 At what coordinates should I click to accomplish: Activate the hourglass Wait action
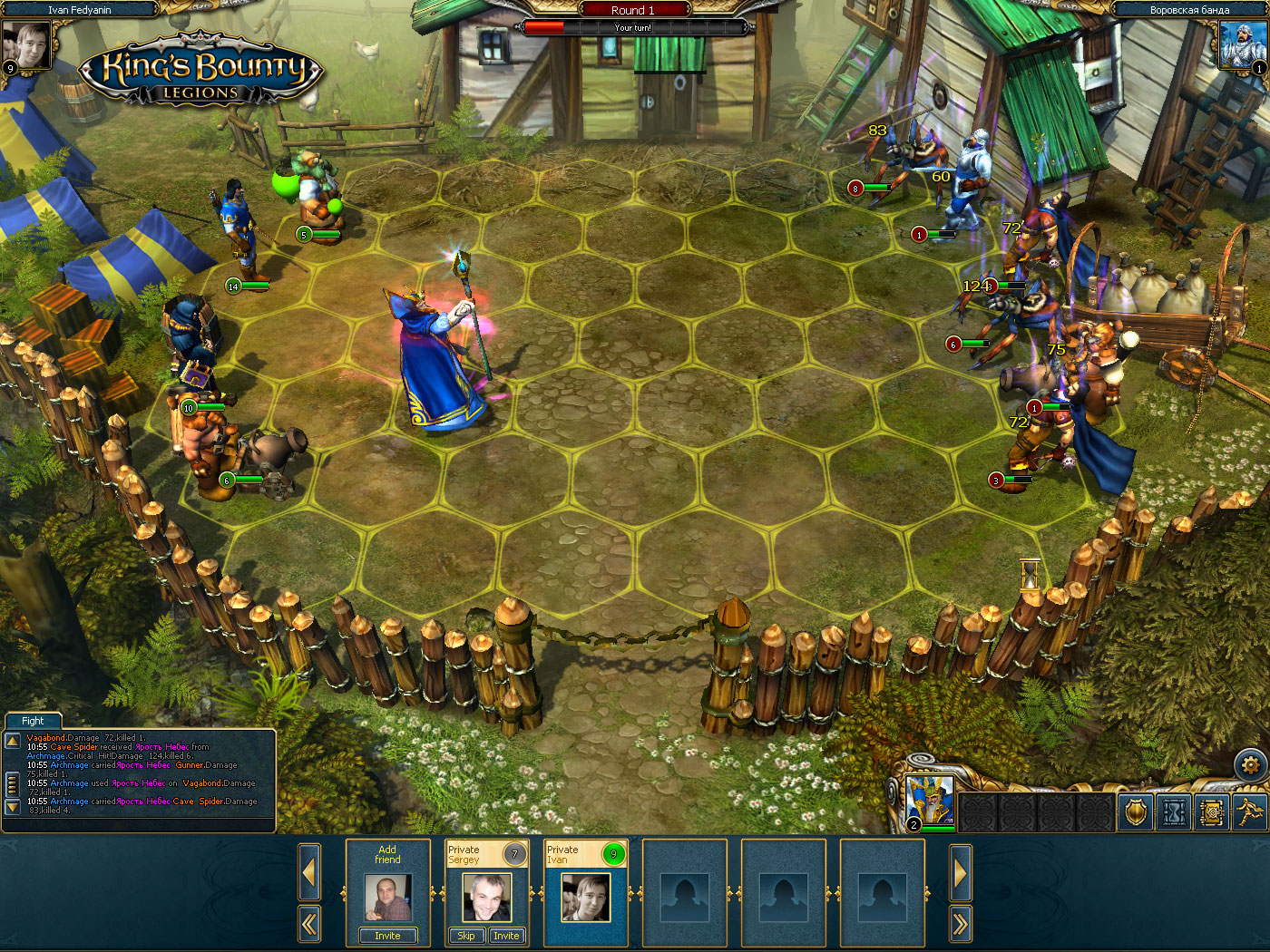point(1174,812)
